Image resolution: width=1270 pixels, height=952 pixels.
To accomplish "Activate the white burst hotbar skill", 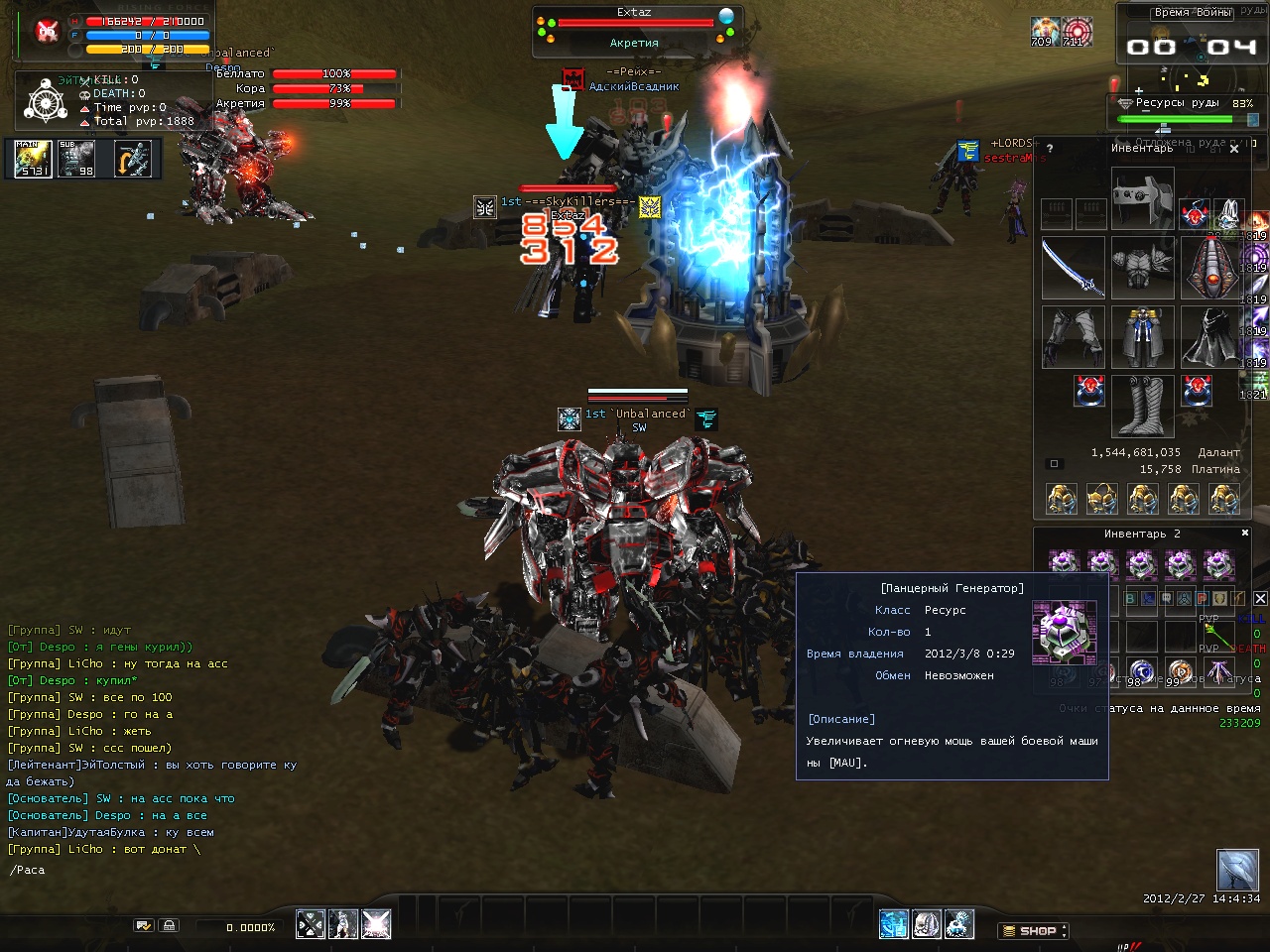I will [x=376, y=924].
